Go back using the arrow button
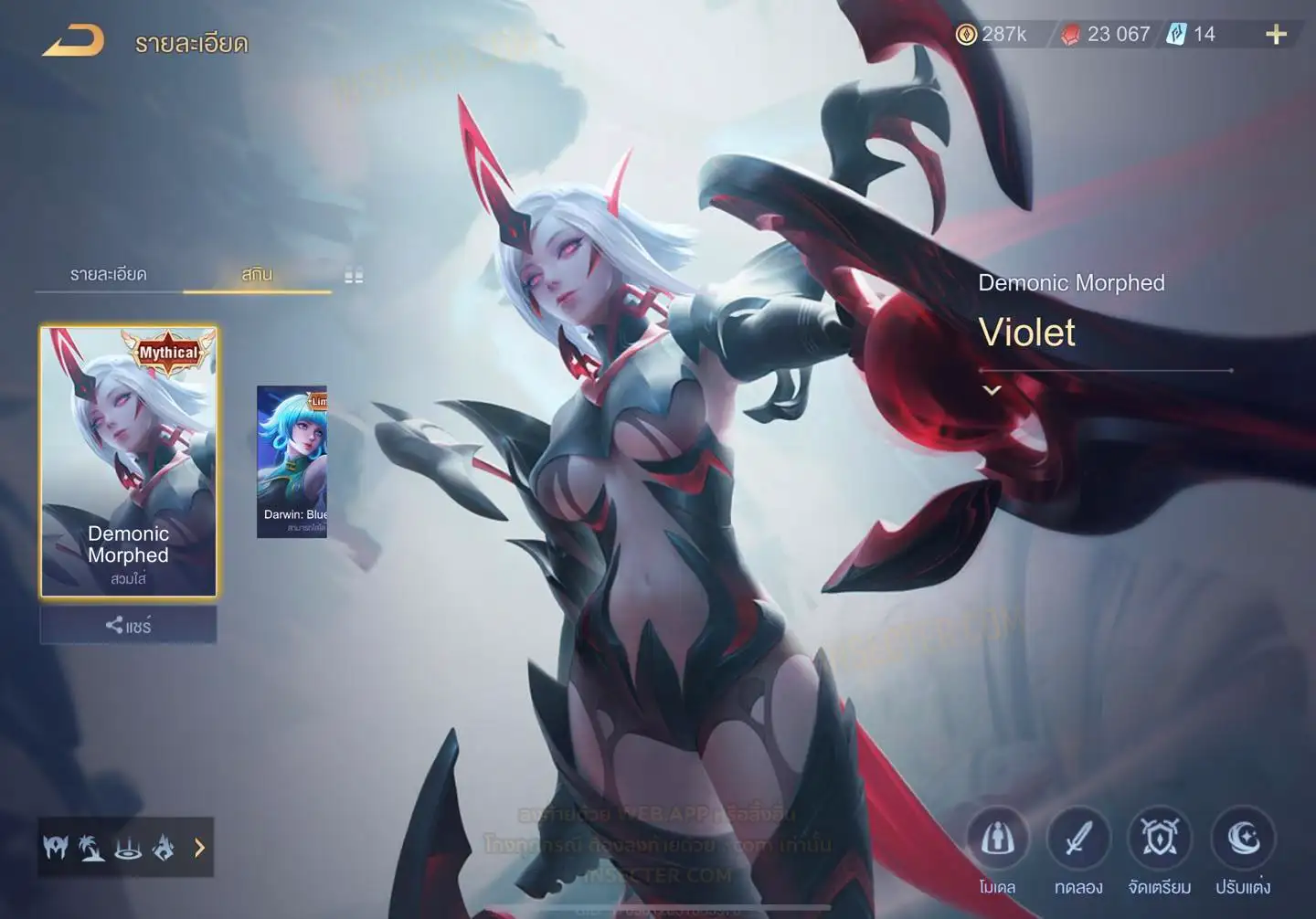 73,42
